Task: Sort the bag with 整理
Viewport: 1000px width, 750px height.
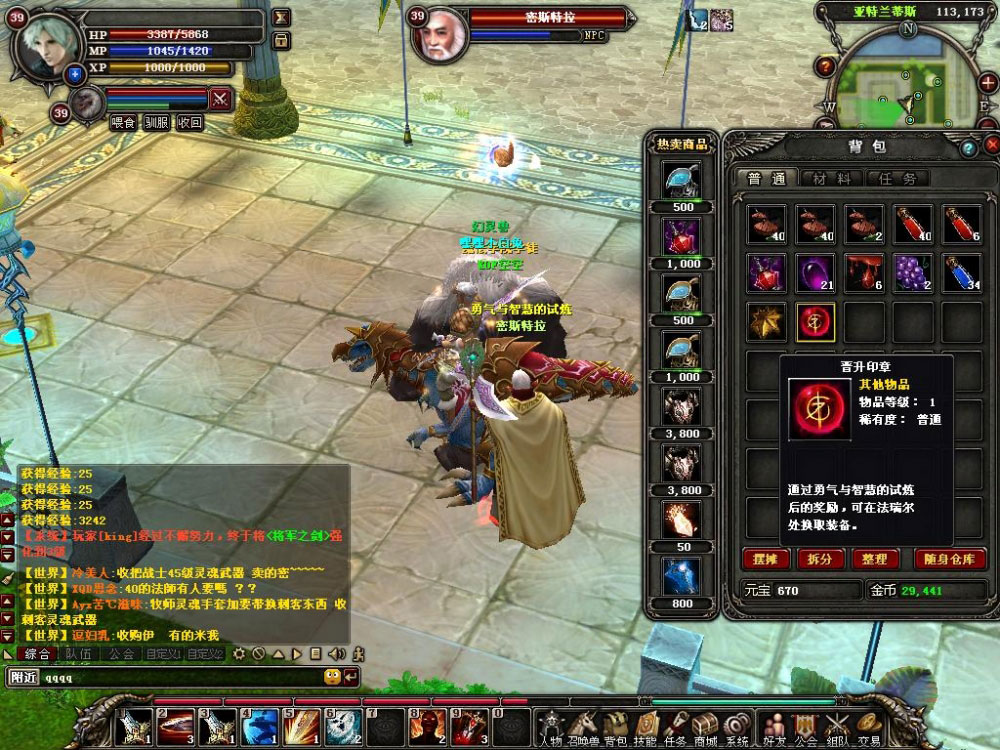Action: point(873,558)
